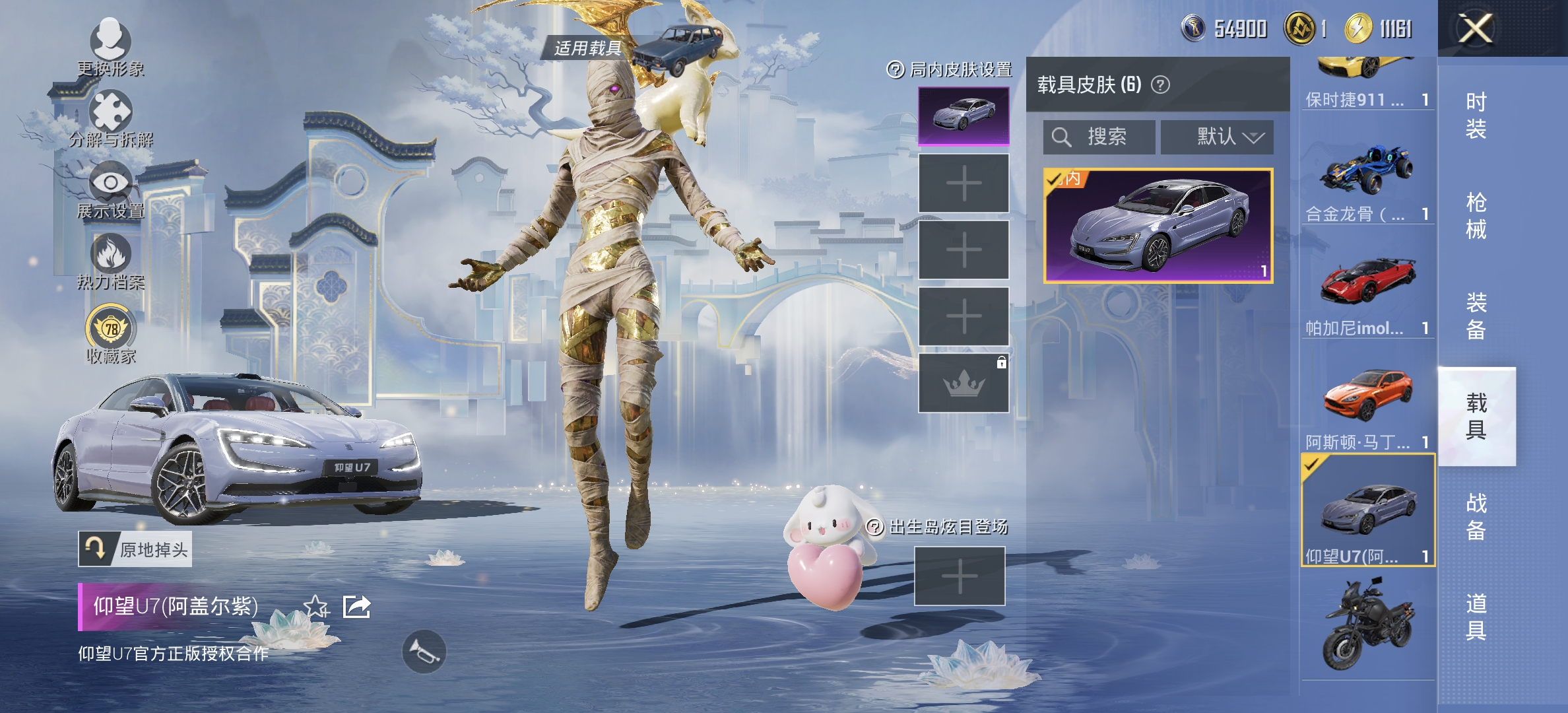Switch to the 装备 equipment tab
1568x713 pixels.
[x=1476, y=316]
